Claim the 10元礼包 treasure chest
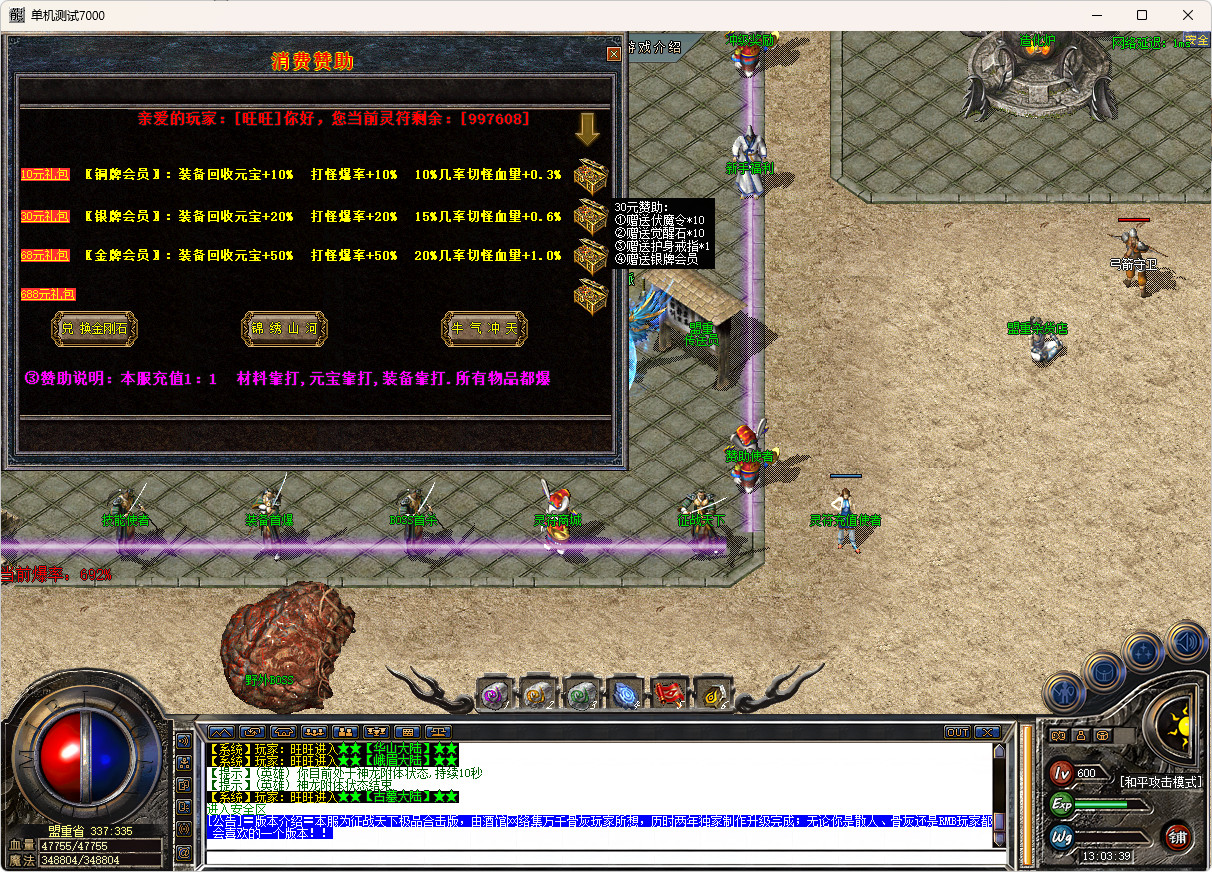Viewport: 1212px width, 872px height. (590, 176)
